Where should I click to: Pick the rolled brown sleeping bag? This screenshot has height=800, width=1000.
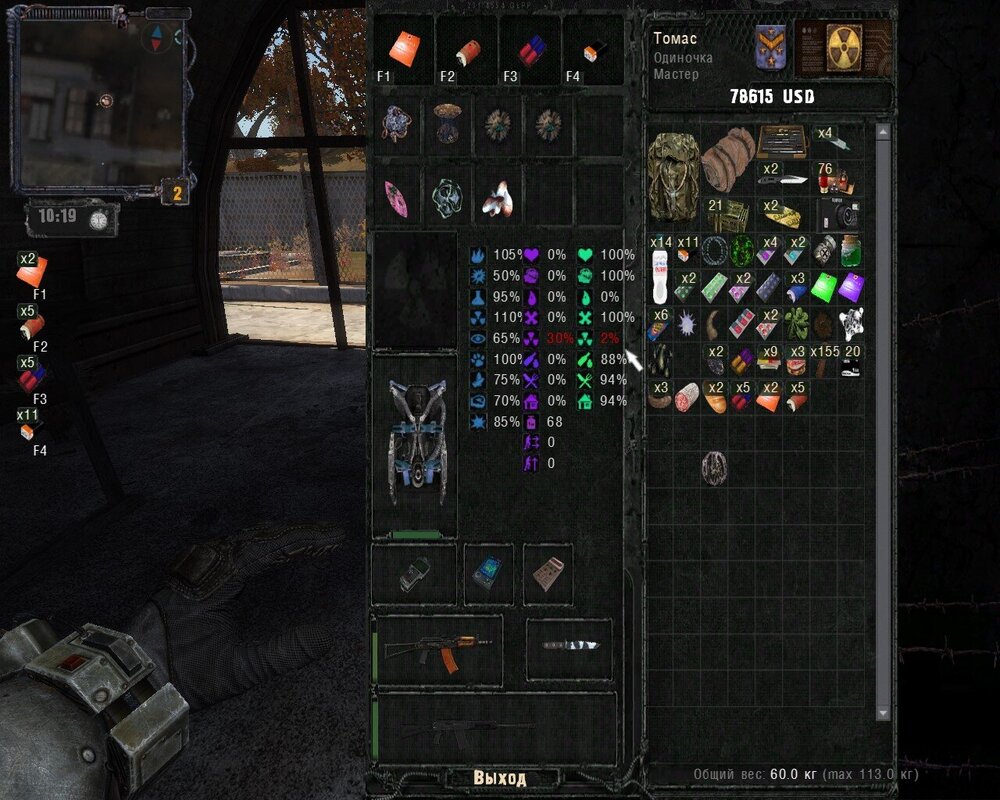point(728,158)
